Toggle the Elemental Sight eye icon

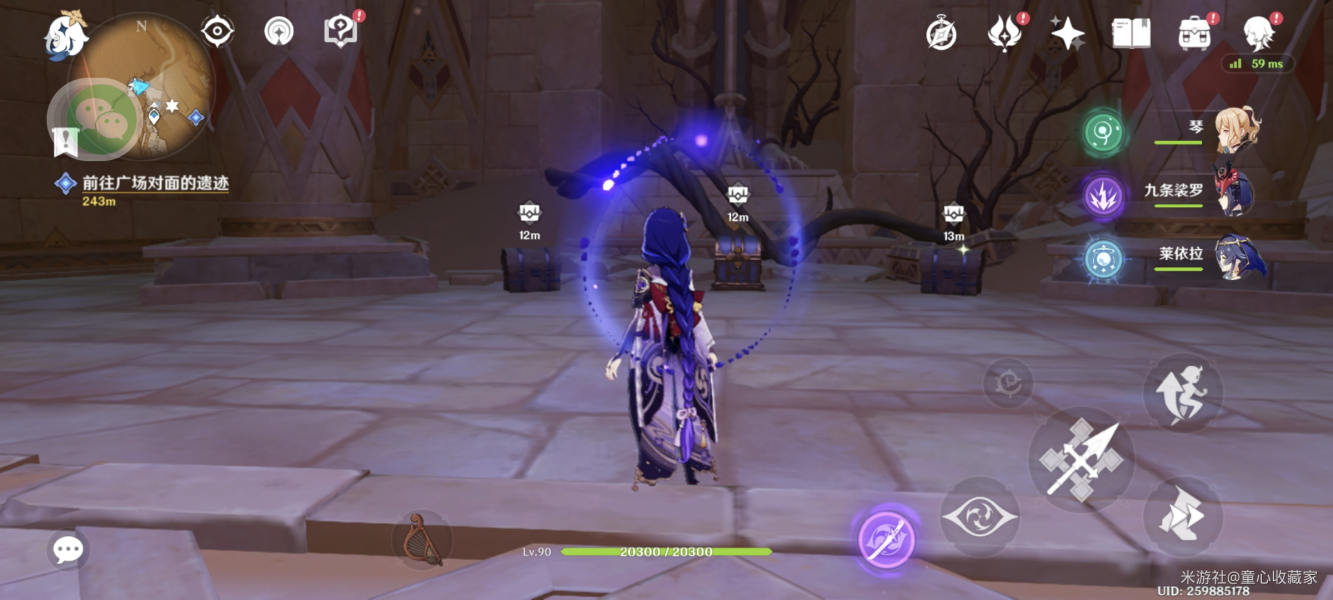click(217, 32)
